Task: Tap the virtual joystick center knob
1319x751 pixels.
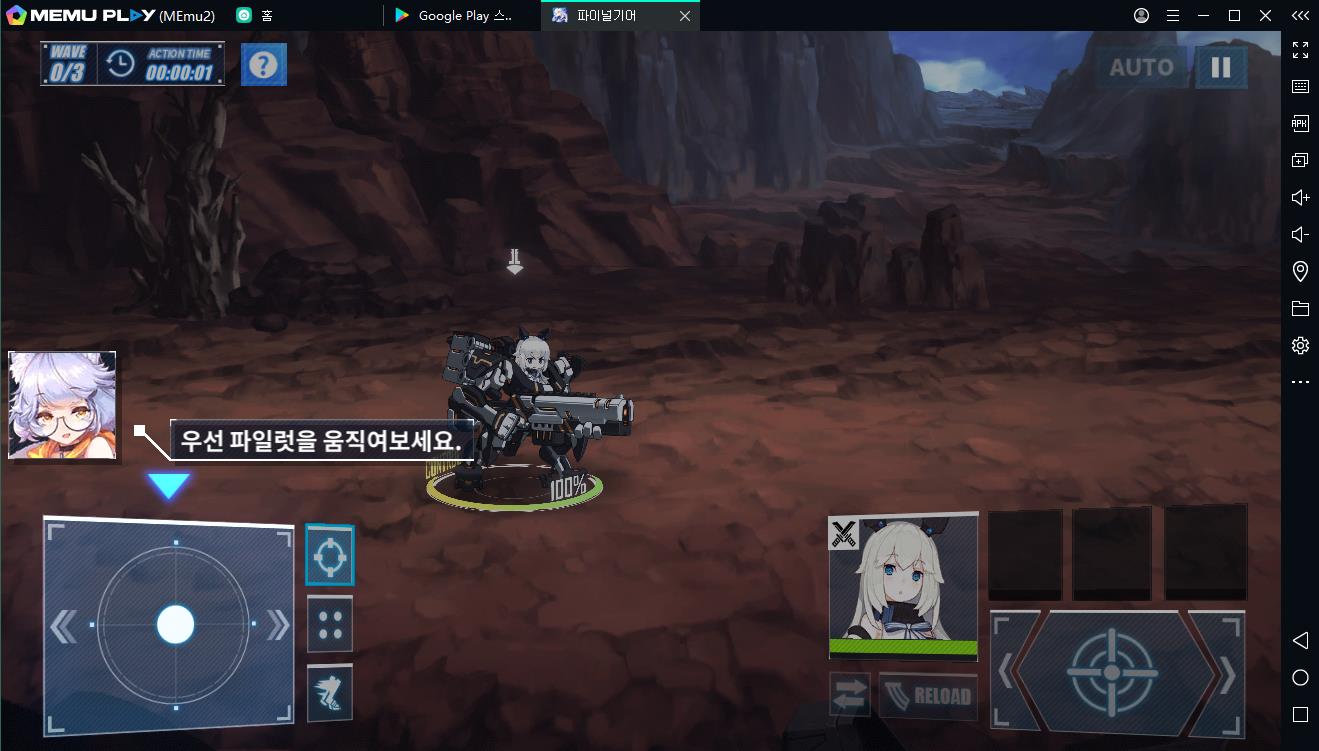Action: pyautogui.click(x=175, y=624)
